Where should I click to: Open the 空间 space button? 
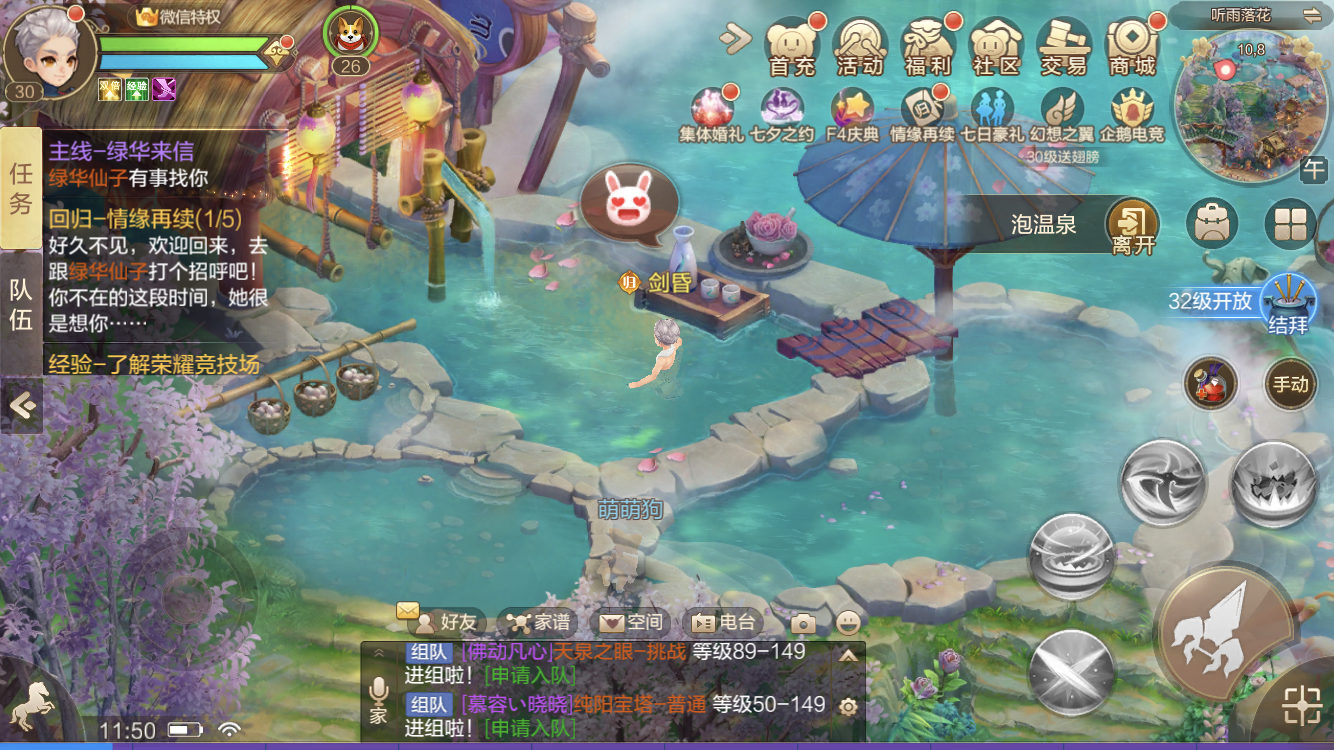tap(633, 622)
